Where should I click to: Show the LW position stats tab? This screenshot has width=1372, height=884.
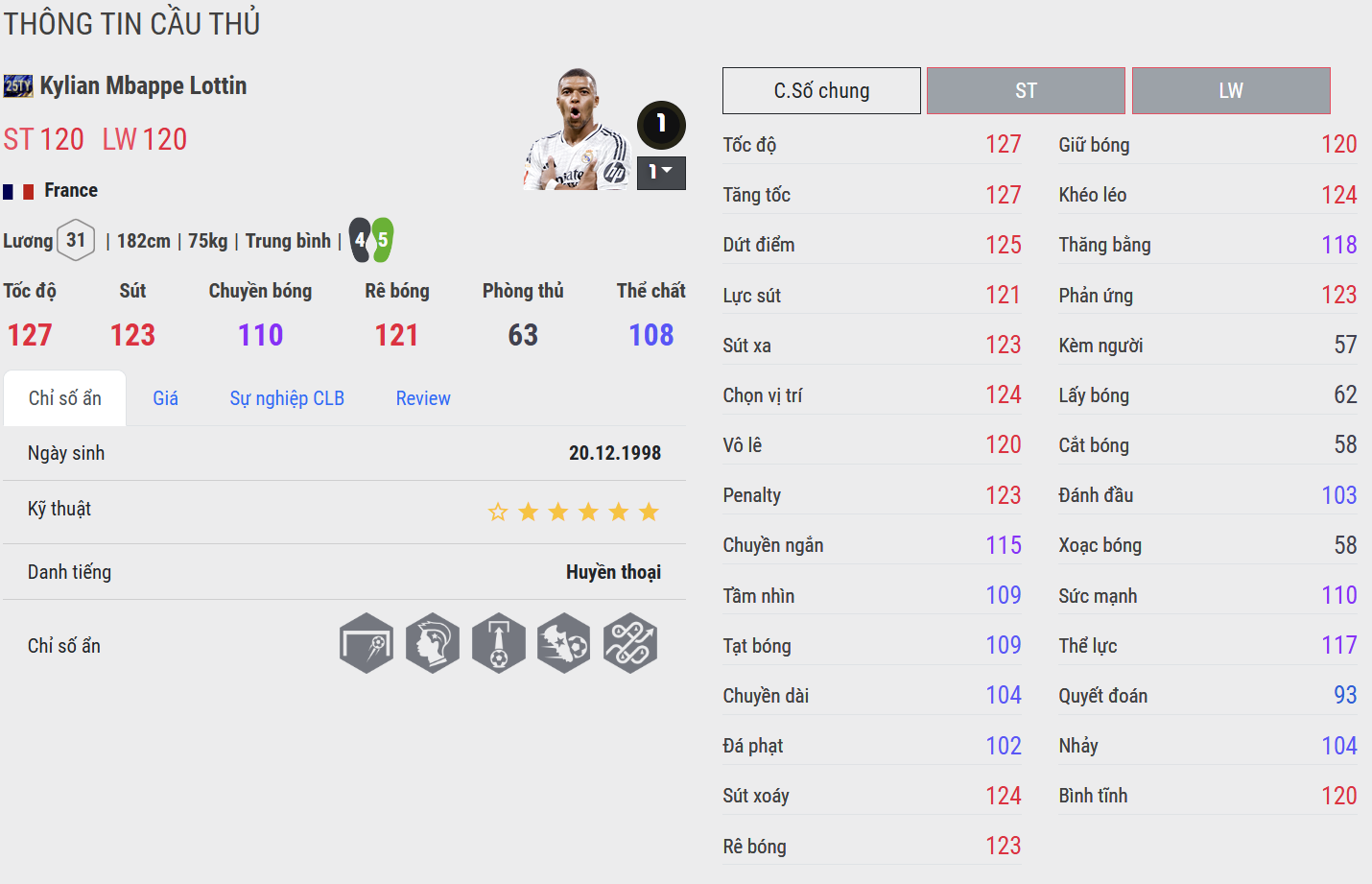tap(1231, 91)
